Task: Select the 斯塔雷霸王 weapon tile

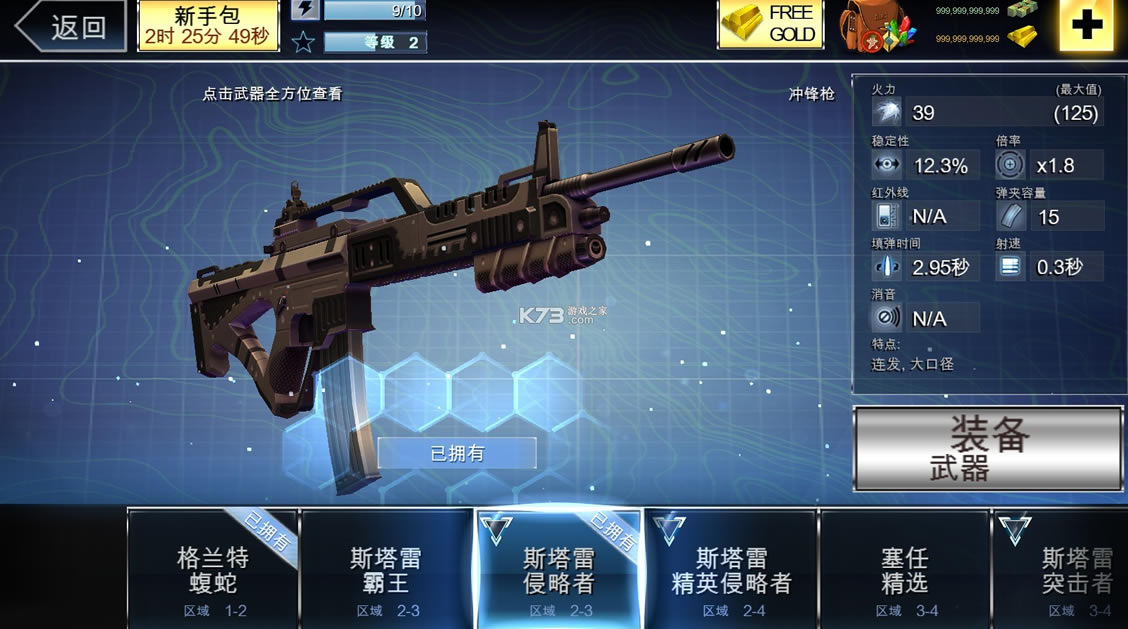Action: coord(386,570)
